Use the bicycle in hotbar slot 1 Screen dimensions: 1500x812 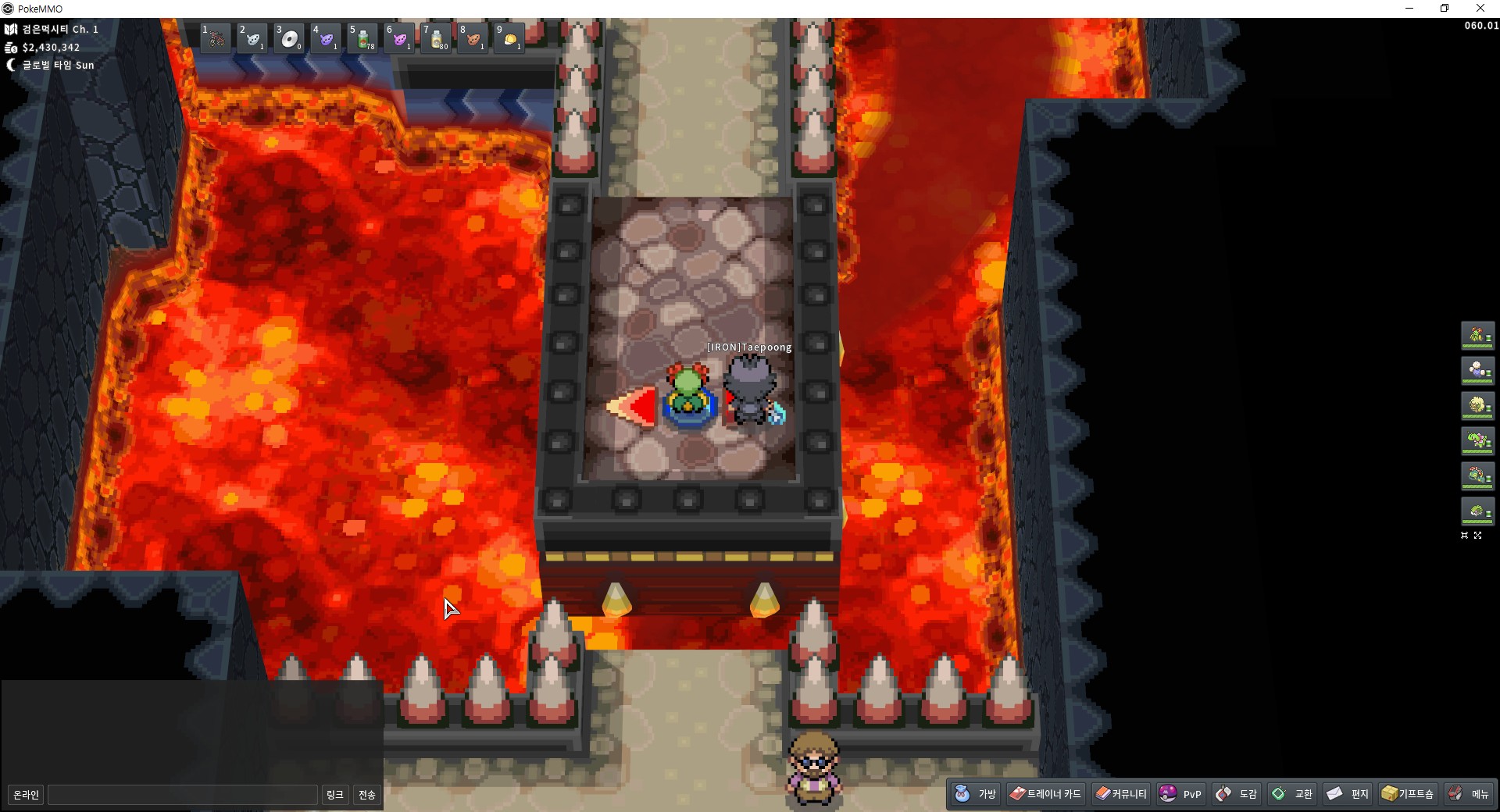tap(215, 38)
